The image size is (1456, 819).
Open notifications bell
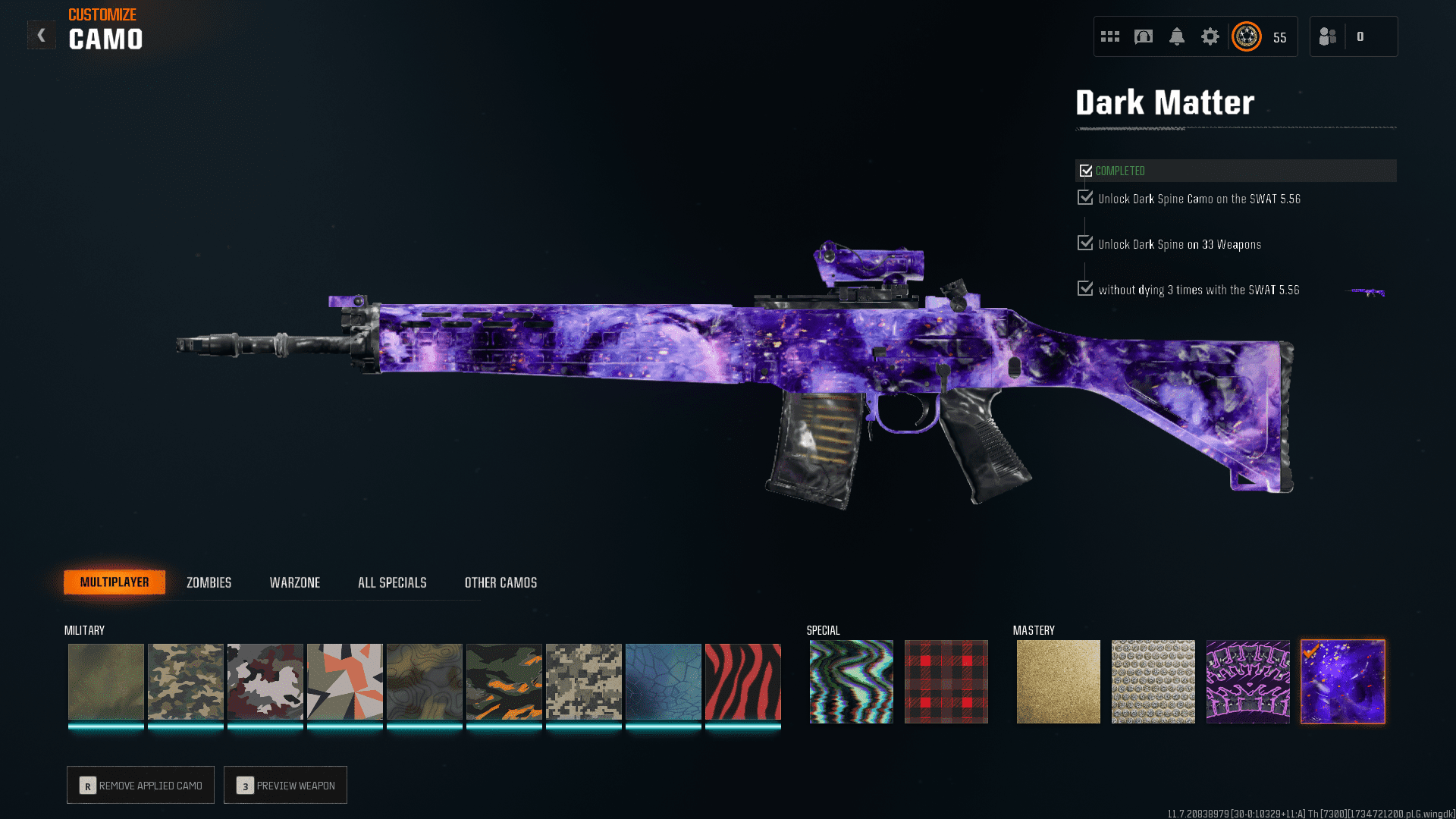[x=1176, y=36]
